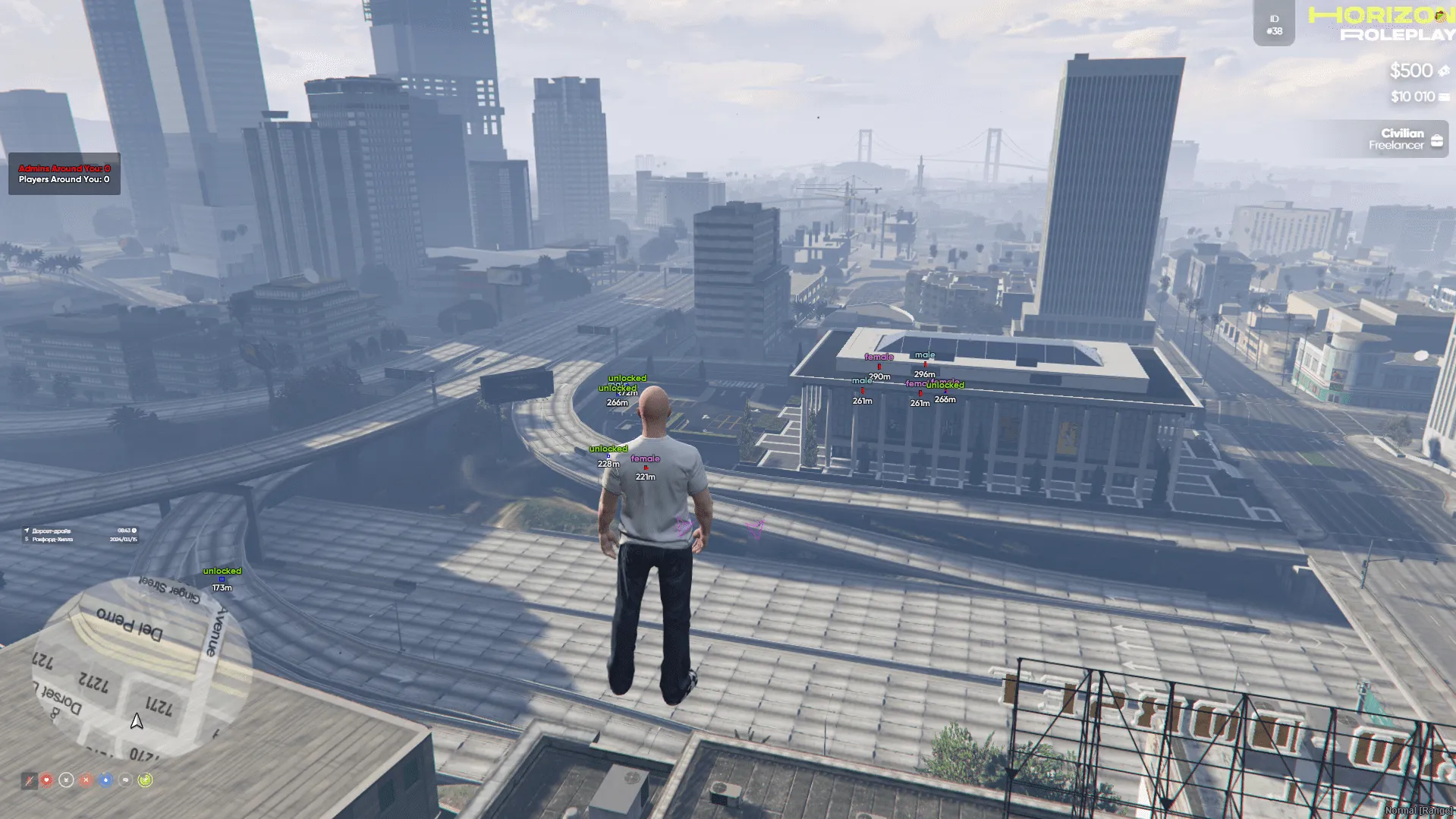
Task: Select the red heart health icon
Action: (47, 780)
